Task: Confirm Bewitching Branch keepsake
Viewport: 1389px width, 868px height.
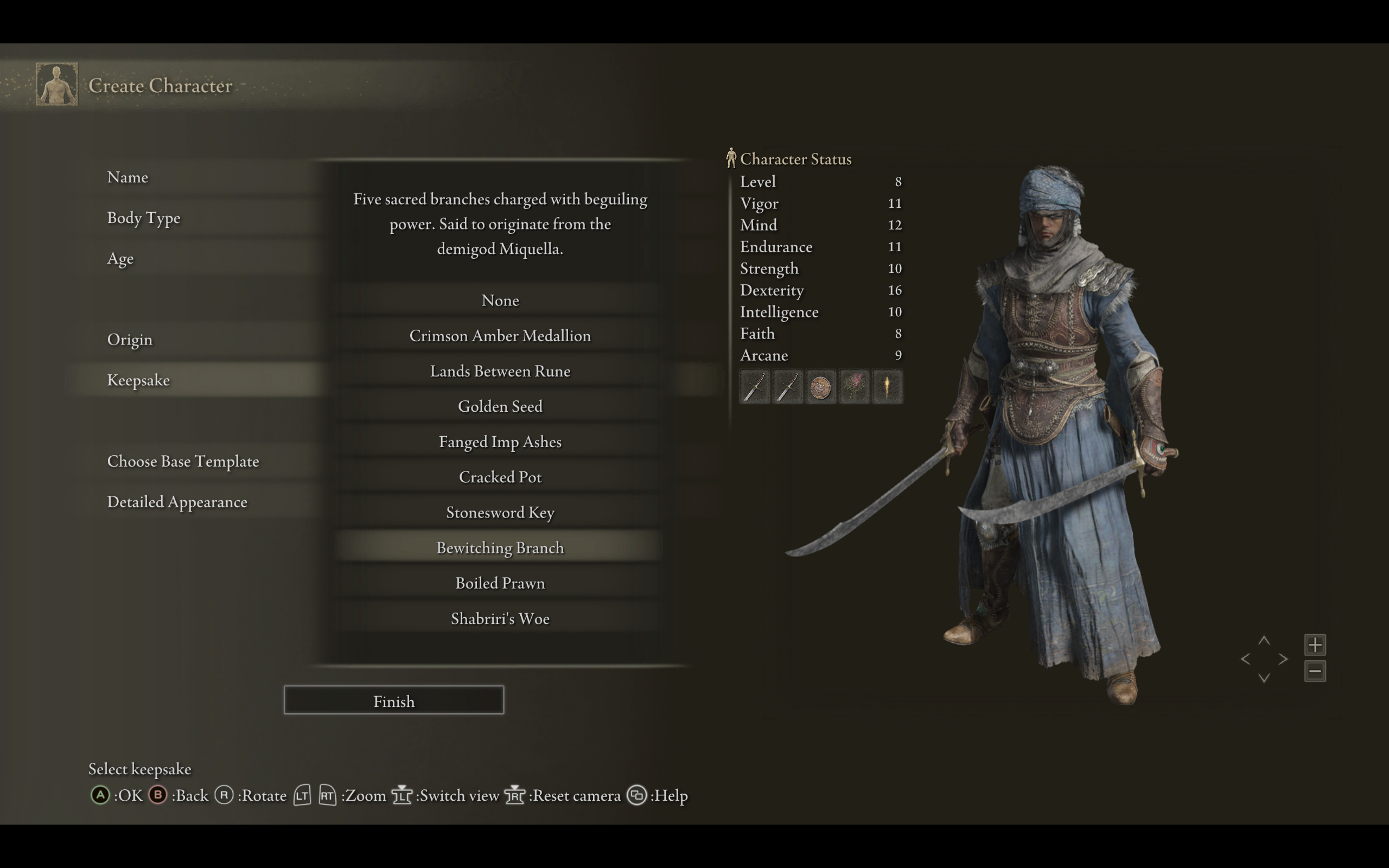Action: pyautogui.click(x=500, y=548)
